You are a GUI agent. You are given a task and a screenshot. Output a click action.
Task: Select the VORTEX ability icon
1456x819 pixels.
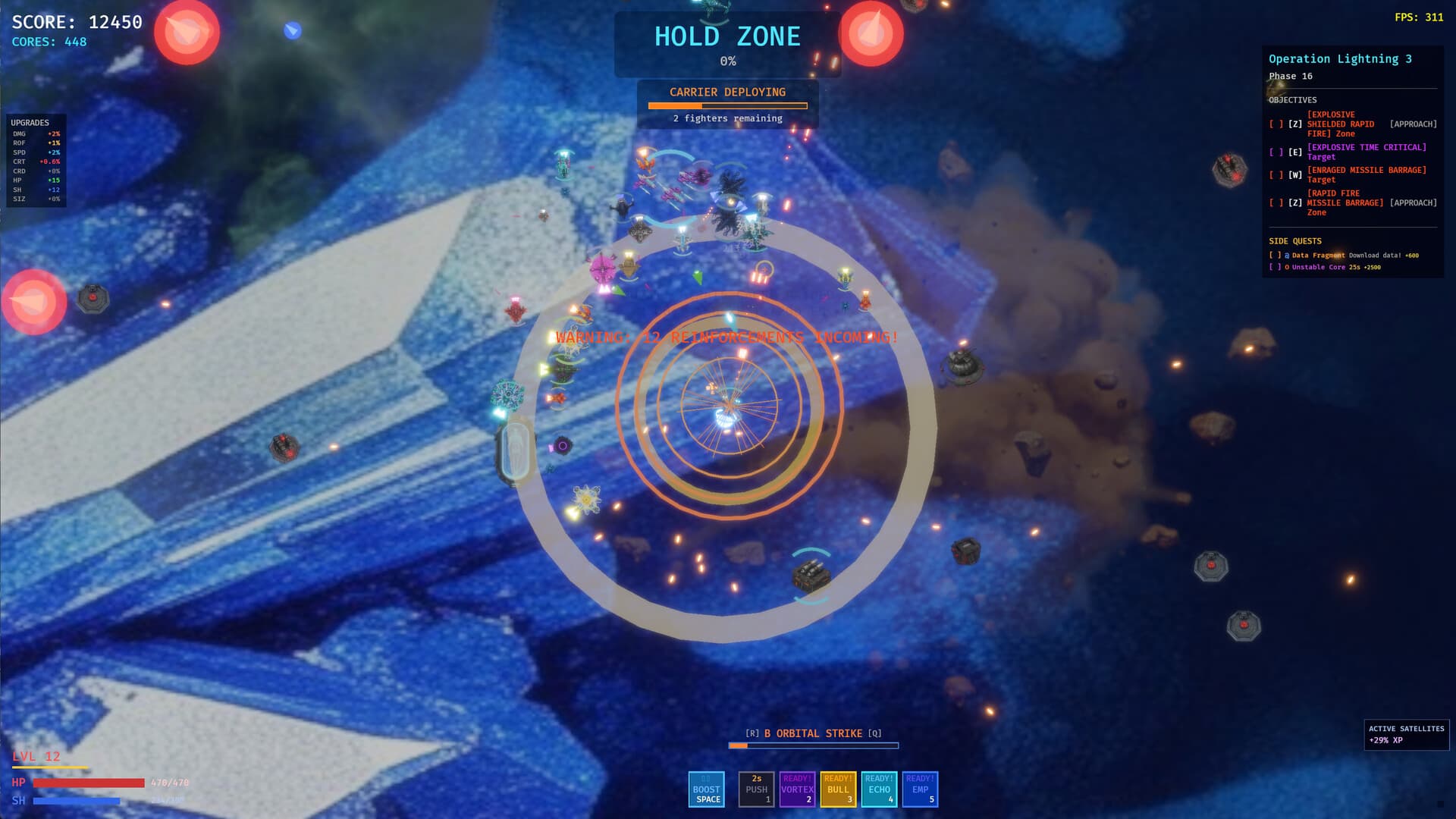click(x=796, y=789)
